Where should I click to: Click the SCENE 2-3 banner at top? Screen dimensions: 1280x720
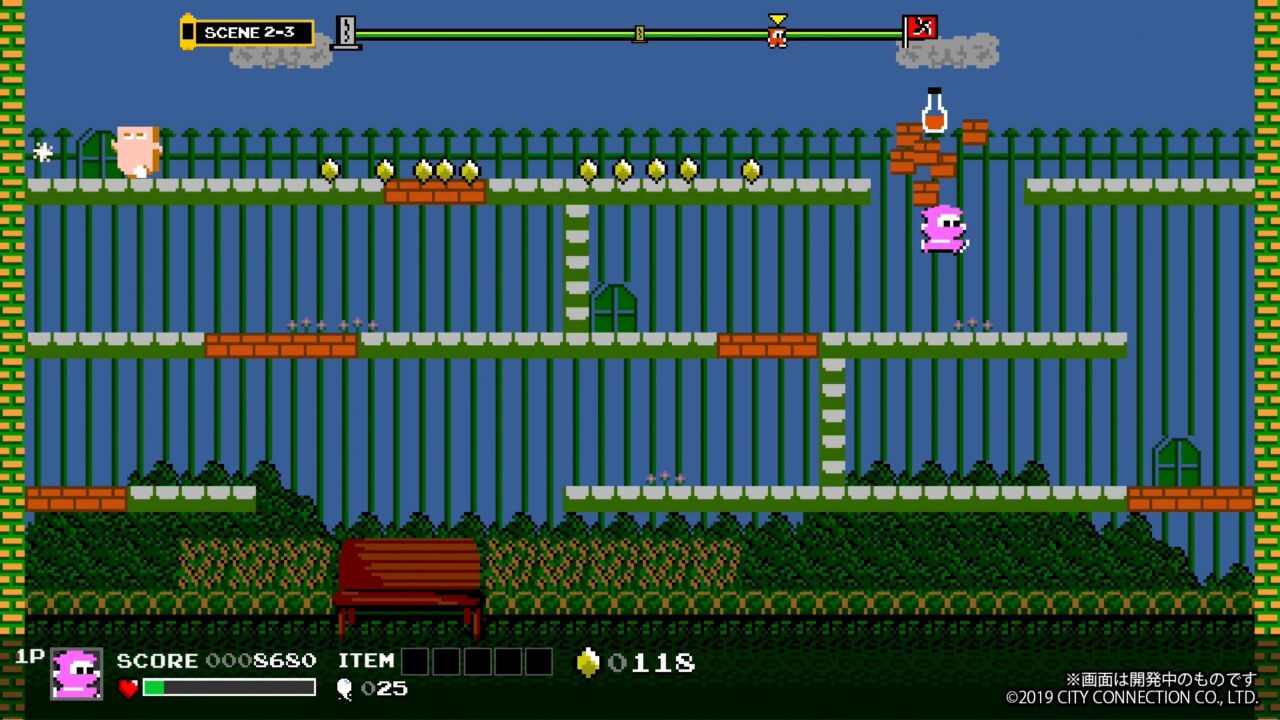coord(247,31)
